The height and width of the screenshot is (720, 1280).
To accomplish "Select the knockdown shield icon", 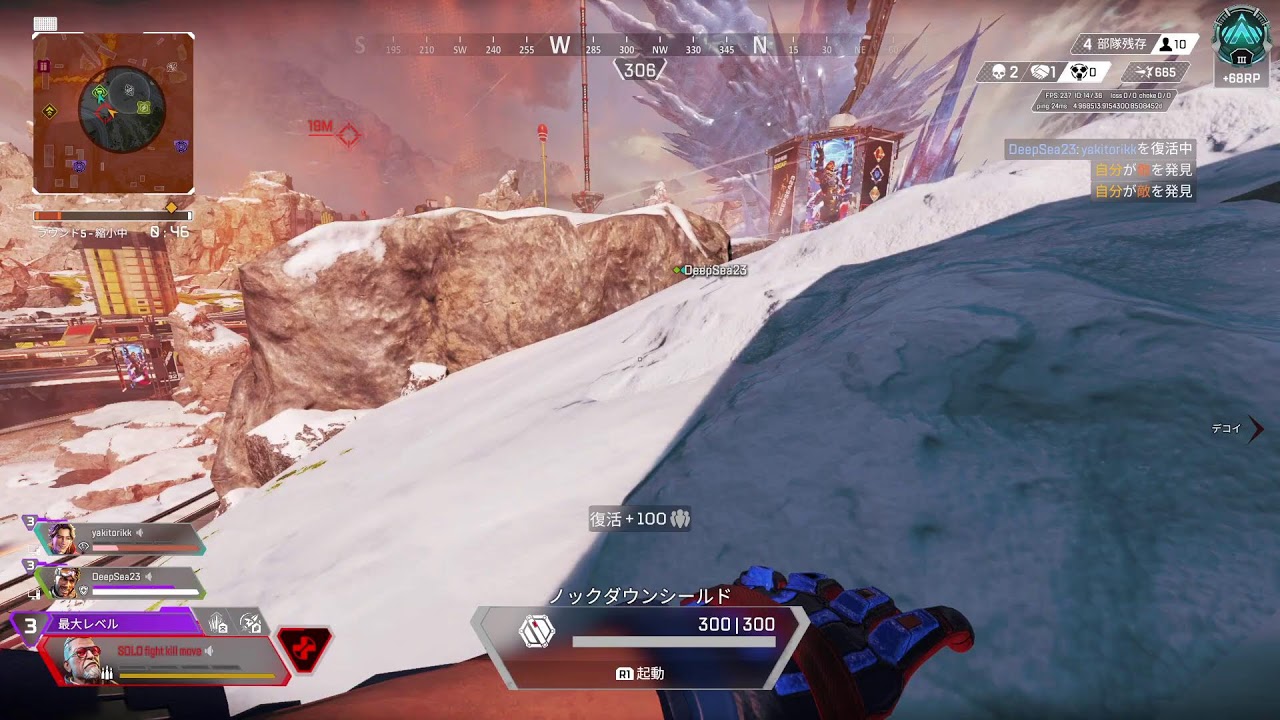I will point(537,632).
